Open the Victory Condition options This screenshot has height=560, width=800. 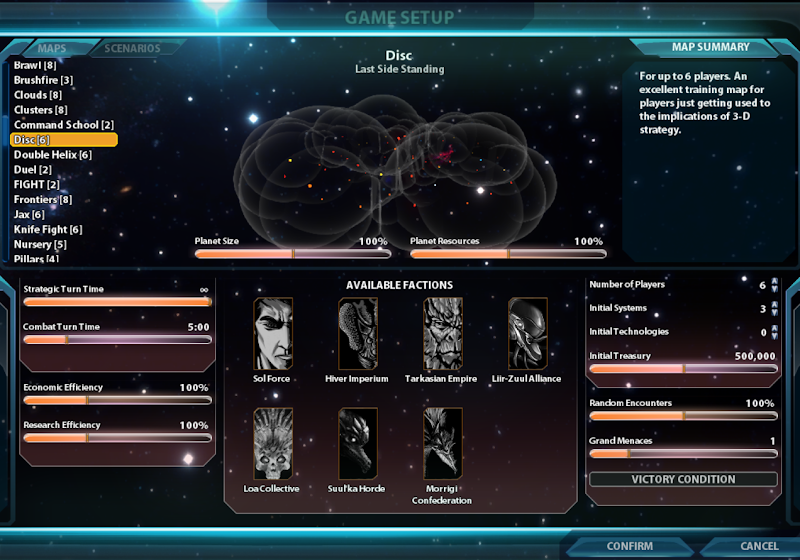[x=683, y=479]
